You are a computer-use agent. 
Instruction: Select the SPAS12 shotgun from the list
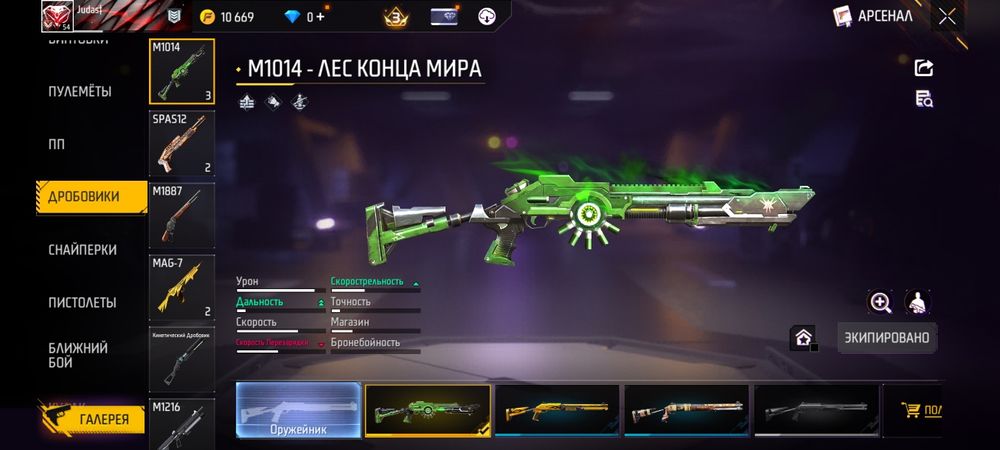point(182,143)
